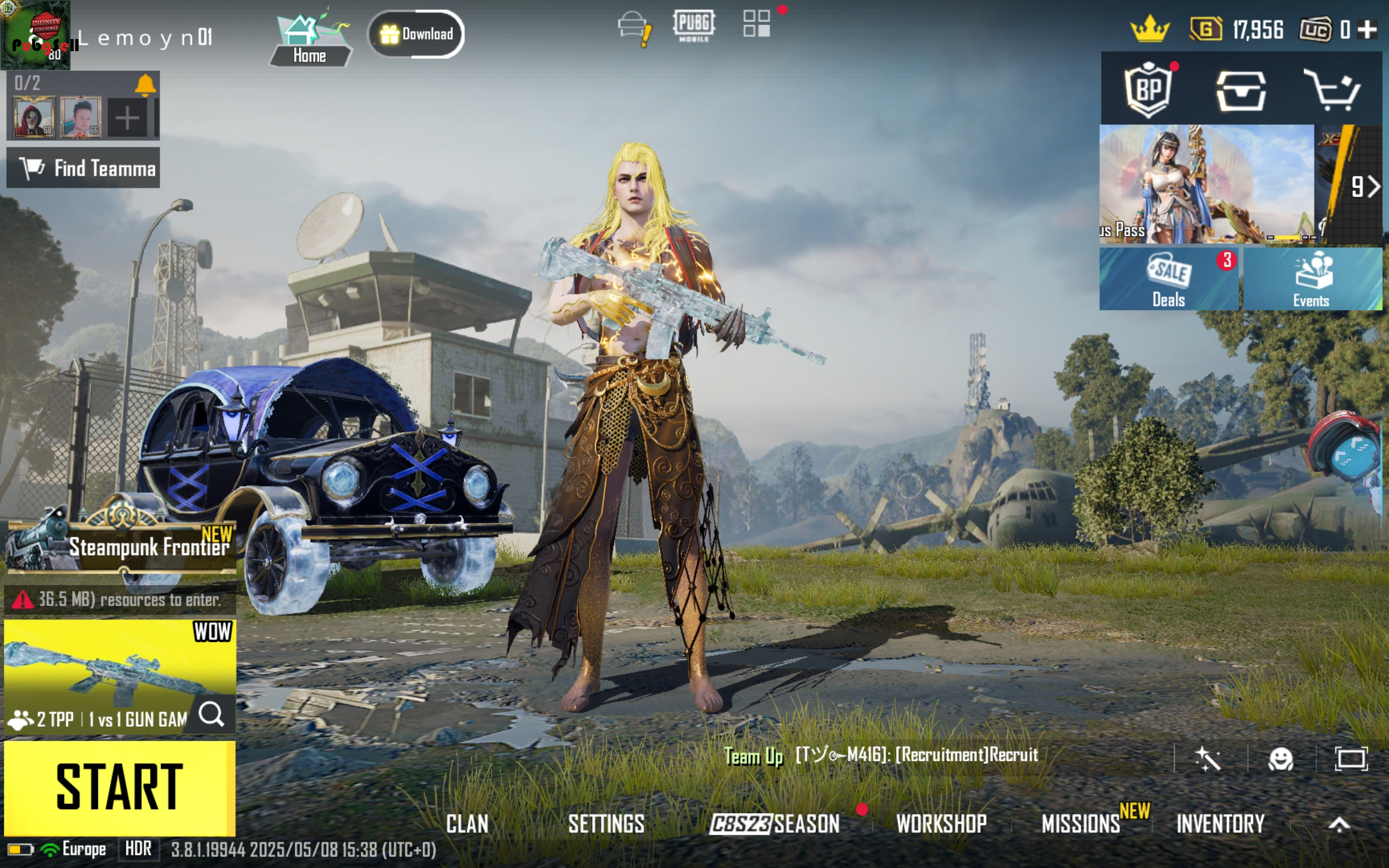Open the MISSIONS menu
Screen dimensions: 1389x868
pyautogui.click(x=1081, y=824)
